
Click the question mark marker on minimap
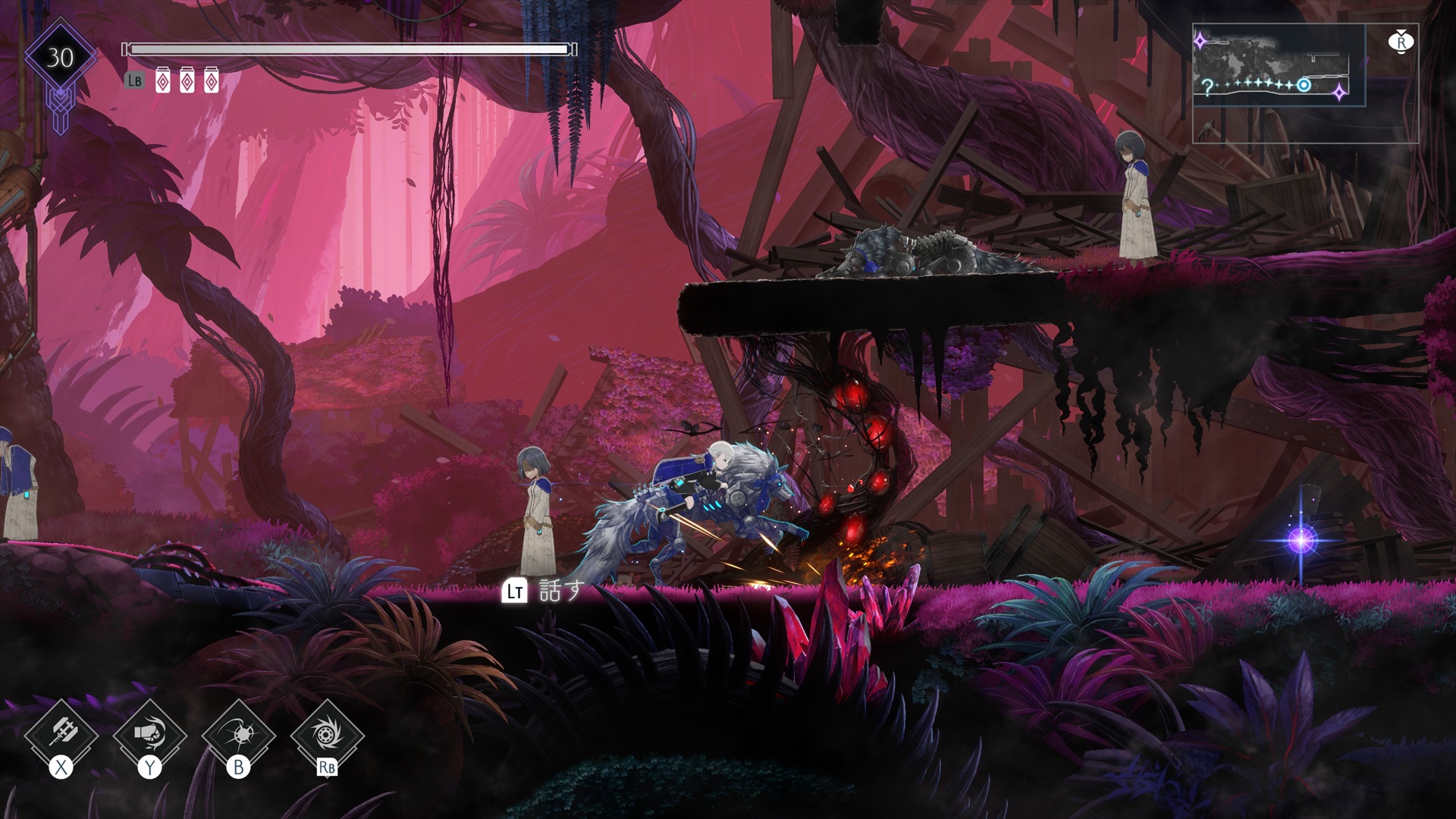pos(1206,86)
